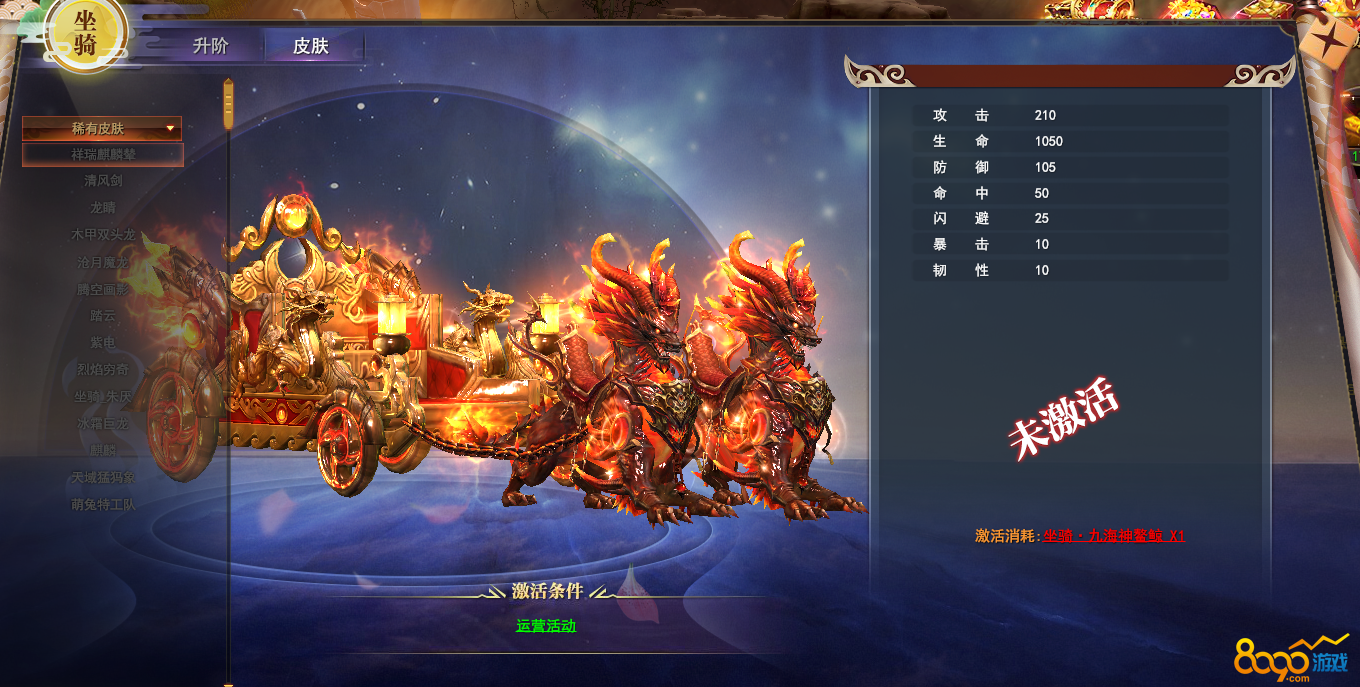
Task: Open the 8090游戏 site logo
Action: click(x=1291, y=658)
